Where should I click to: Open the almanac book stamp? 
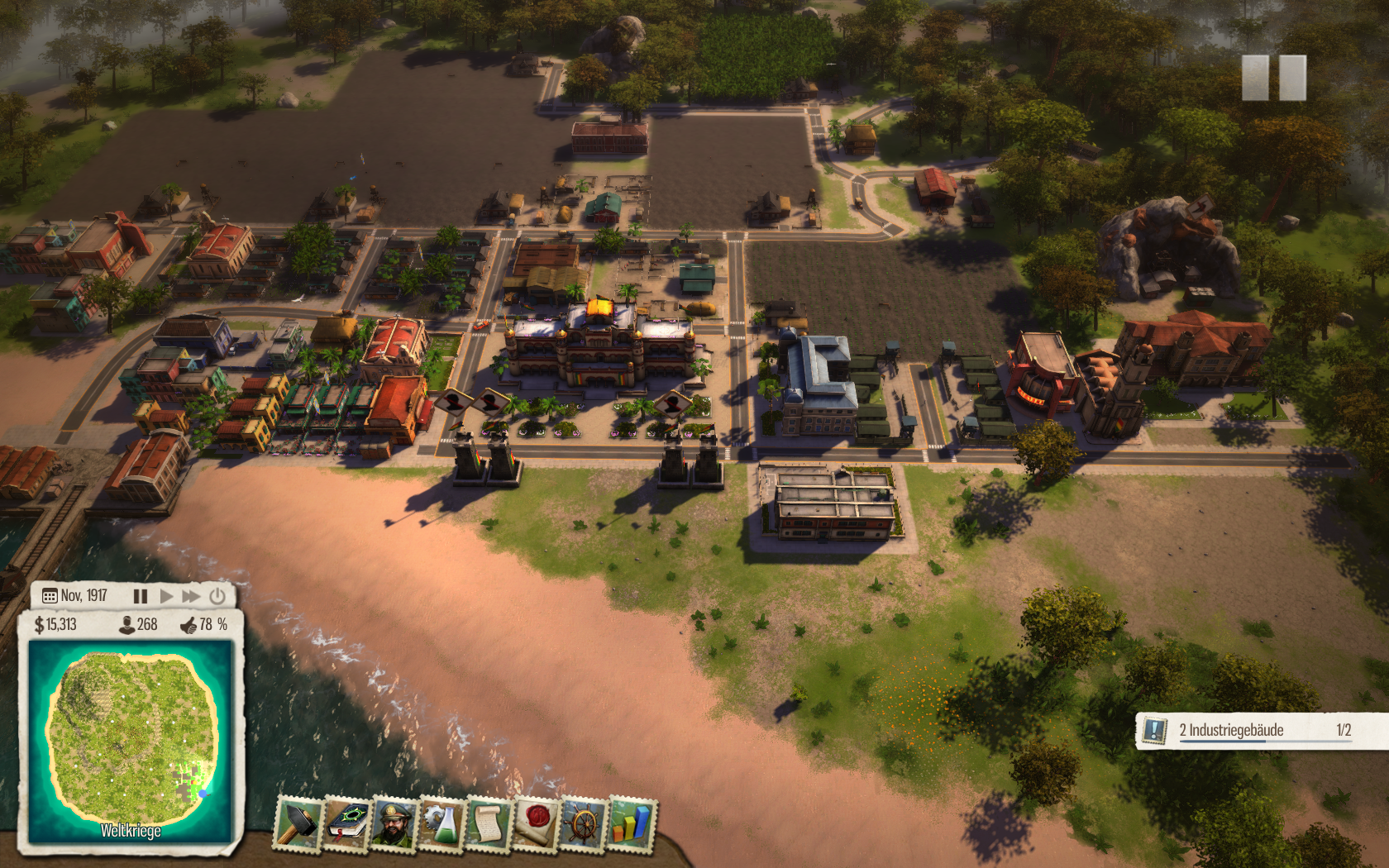(347, 823)
